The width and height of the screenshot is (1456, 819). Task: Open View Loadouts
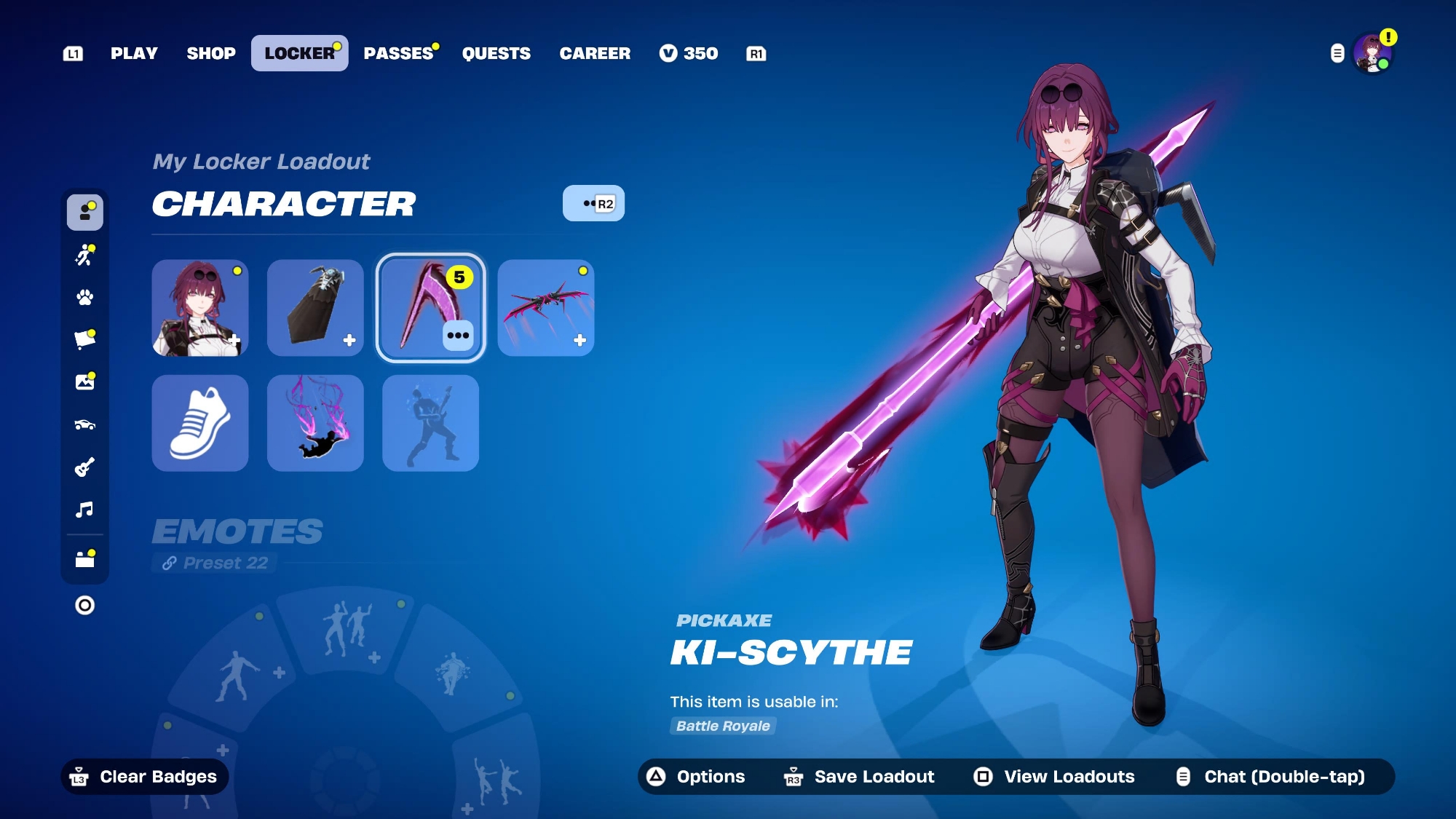pos(1054,777)
